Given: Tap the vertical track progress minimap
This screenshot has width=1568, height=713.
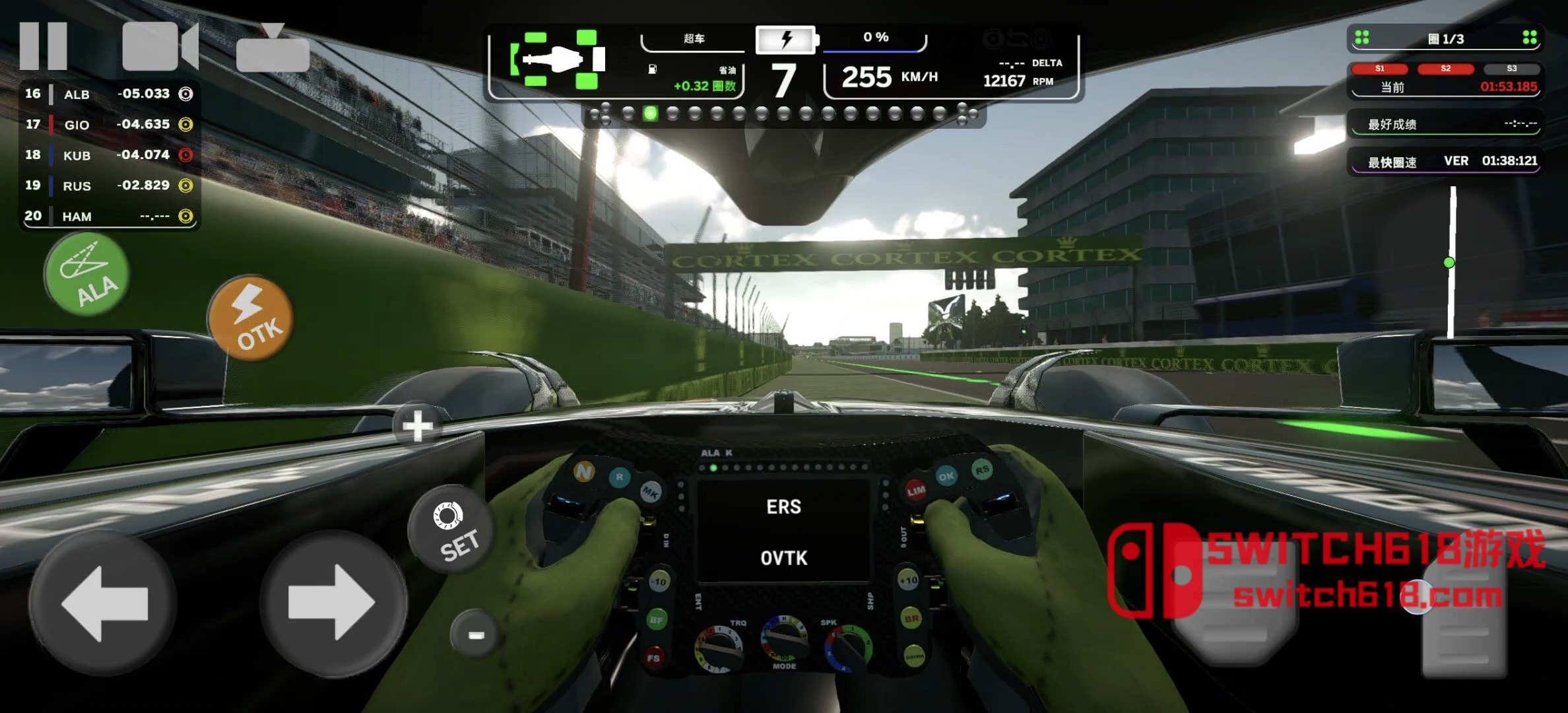Looking at the screenshot, I should (1451, 262).
